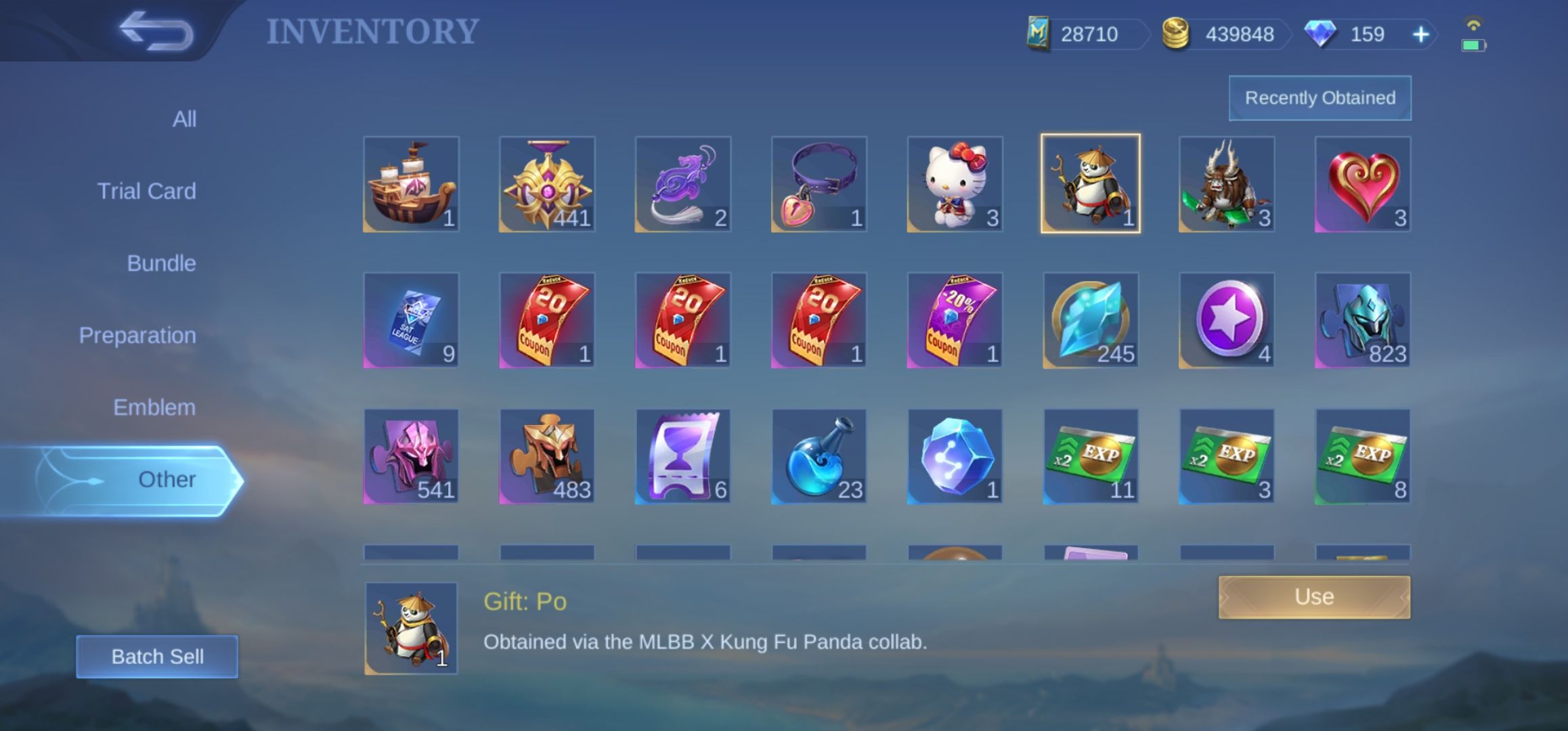
Task: Select the blue Rare Skin Fragment crystal
Action: pyautogui.click(x=1089, y=319)
